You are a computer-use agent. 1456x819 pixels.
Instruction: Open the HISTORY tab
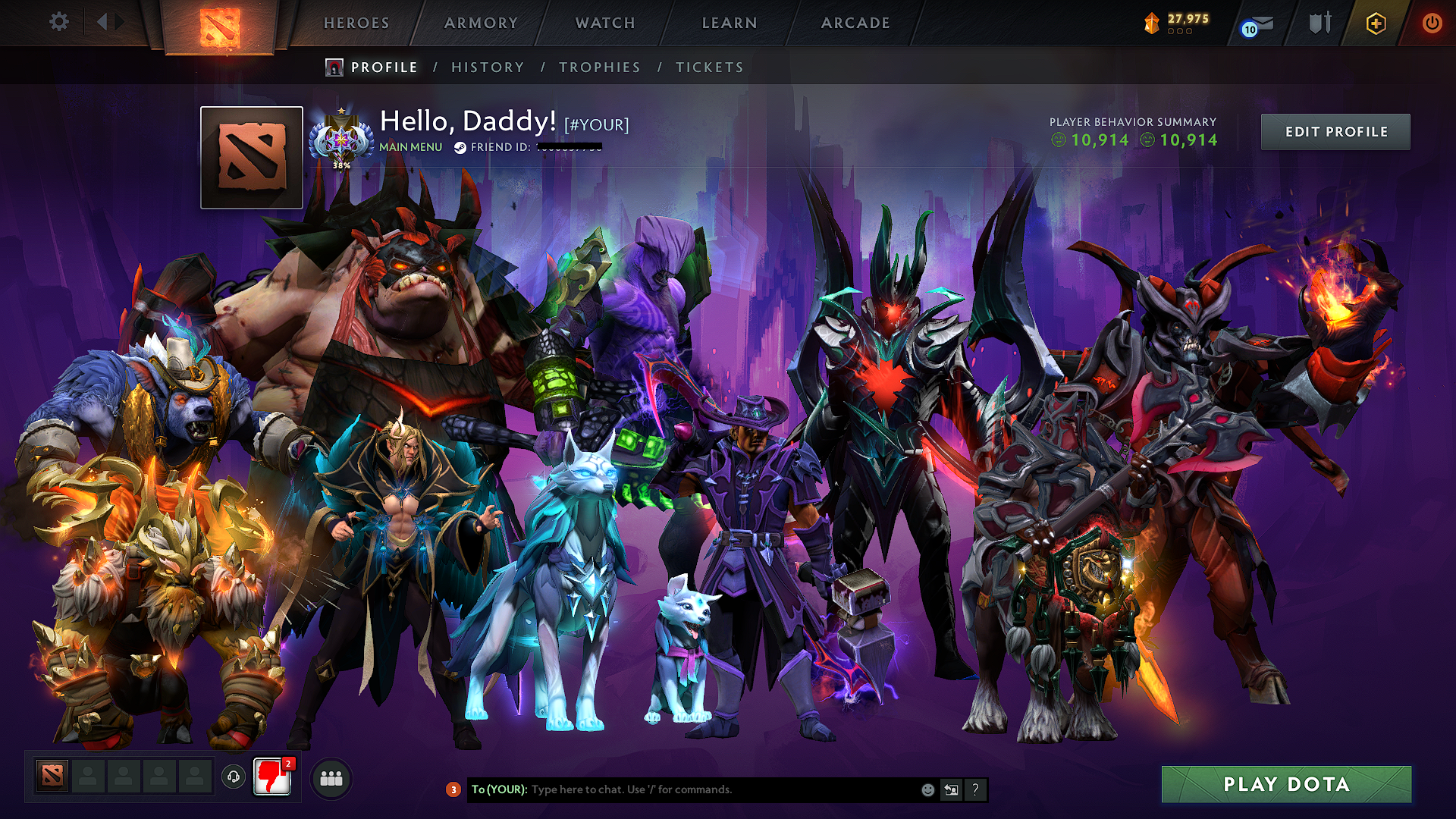[487, 67]
